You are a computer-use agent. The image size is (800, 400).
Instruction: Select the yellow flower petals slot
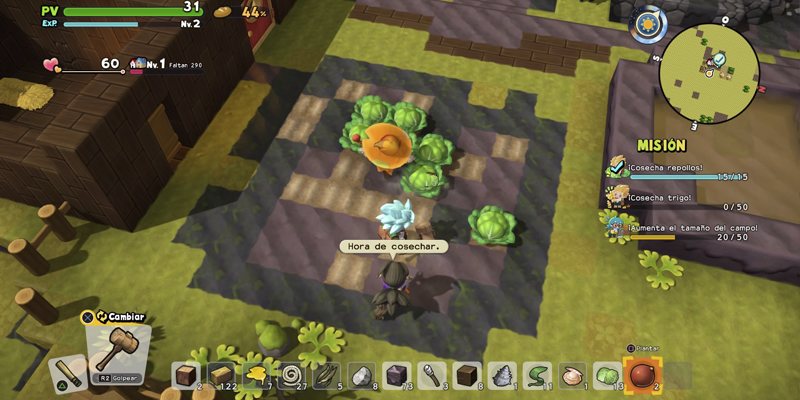click(257, 375)
